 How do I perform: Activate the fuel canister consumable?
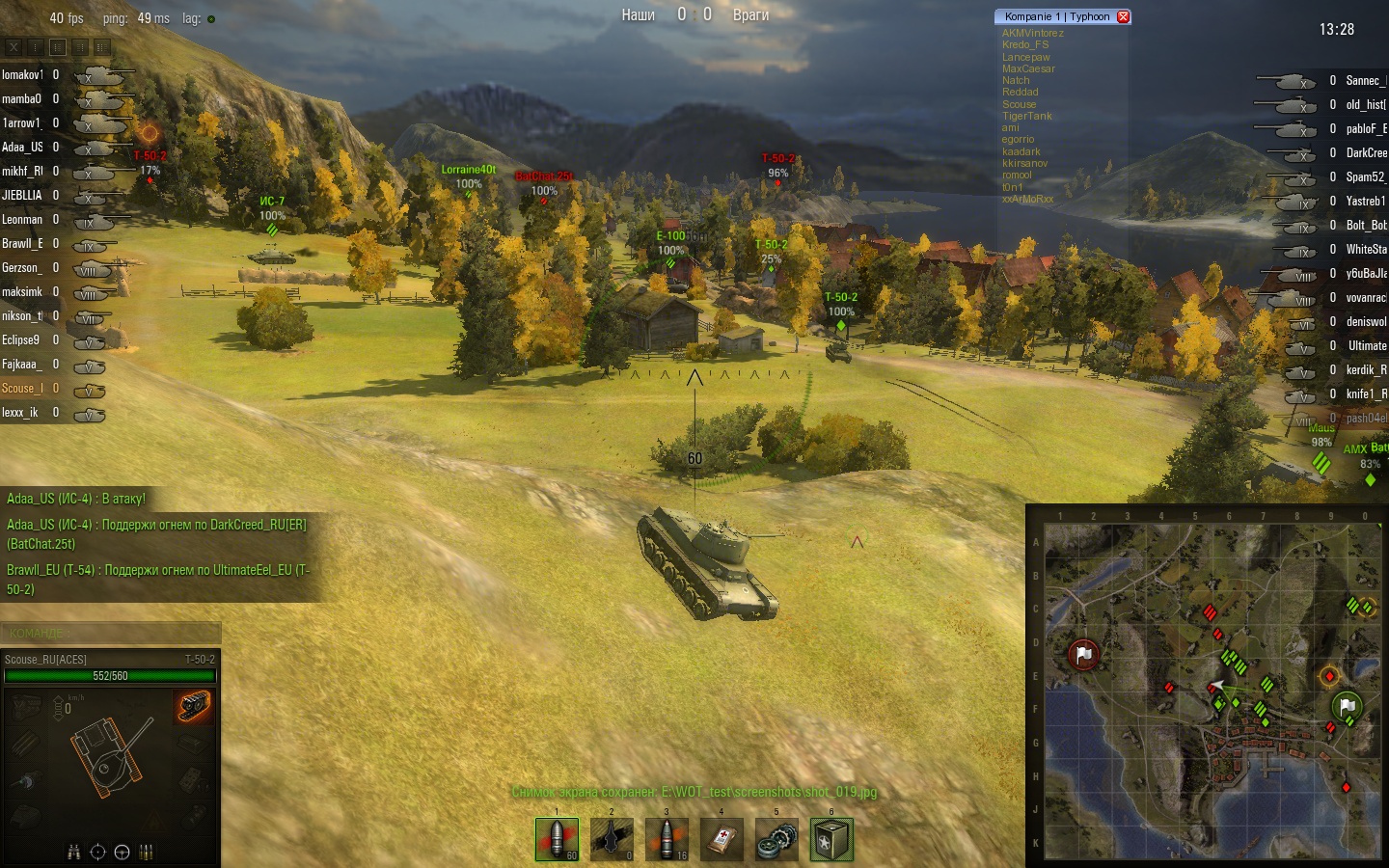tap(831, 839)
